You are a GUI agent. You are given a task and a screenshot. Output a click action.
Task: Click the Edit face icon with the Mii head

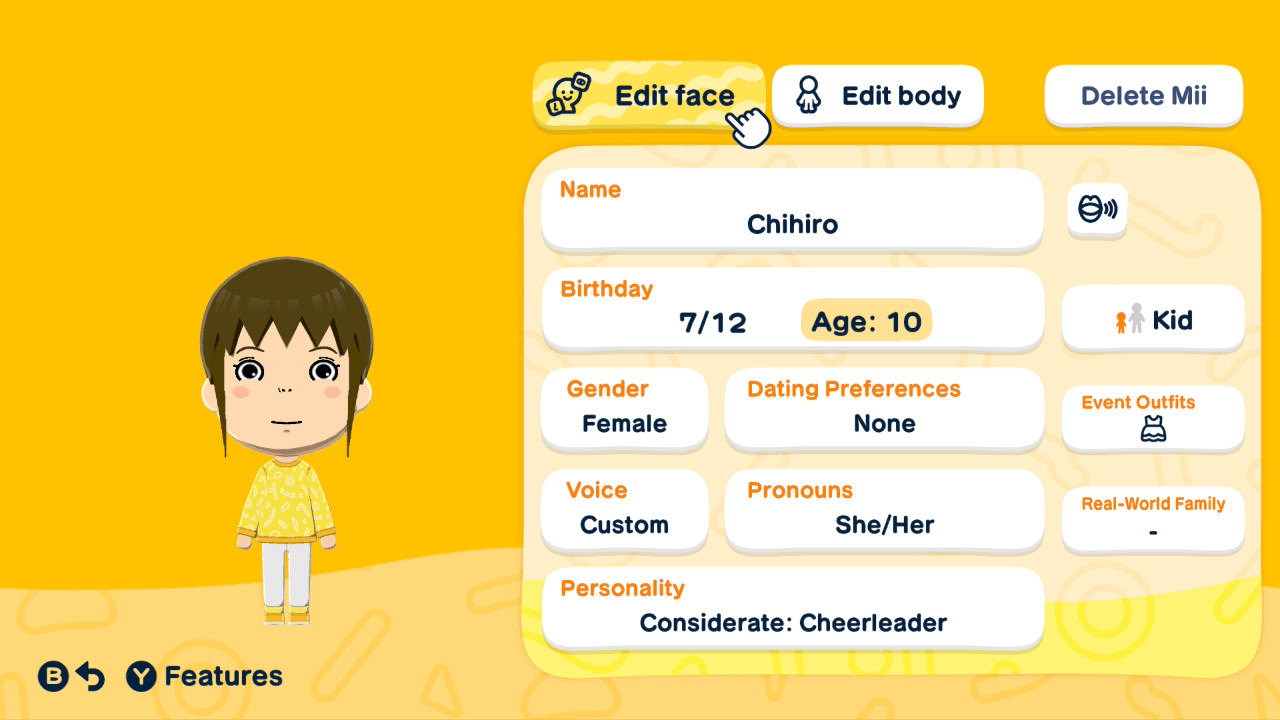click(x=570, y=95)
